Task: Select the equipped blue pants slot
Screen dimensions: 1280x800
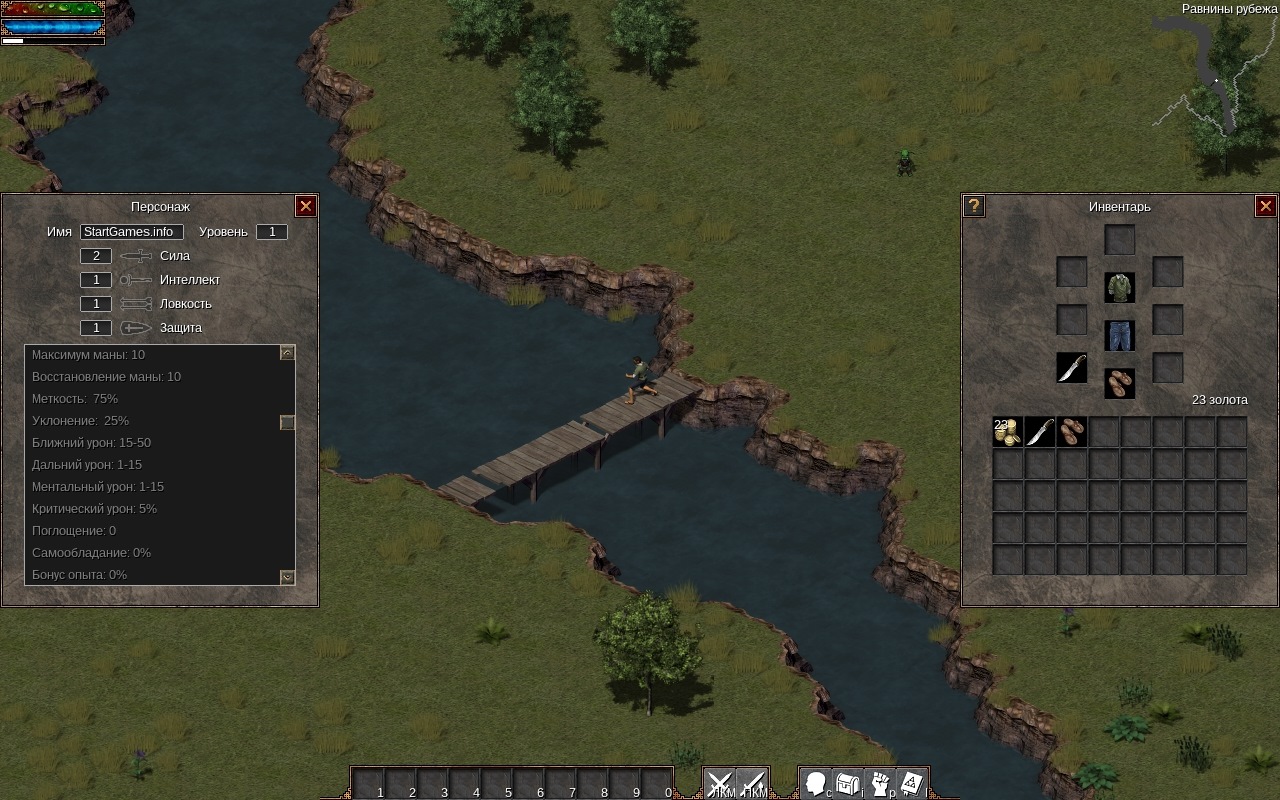Action: tap(1120, 336)
